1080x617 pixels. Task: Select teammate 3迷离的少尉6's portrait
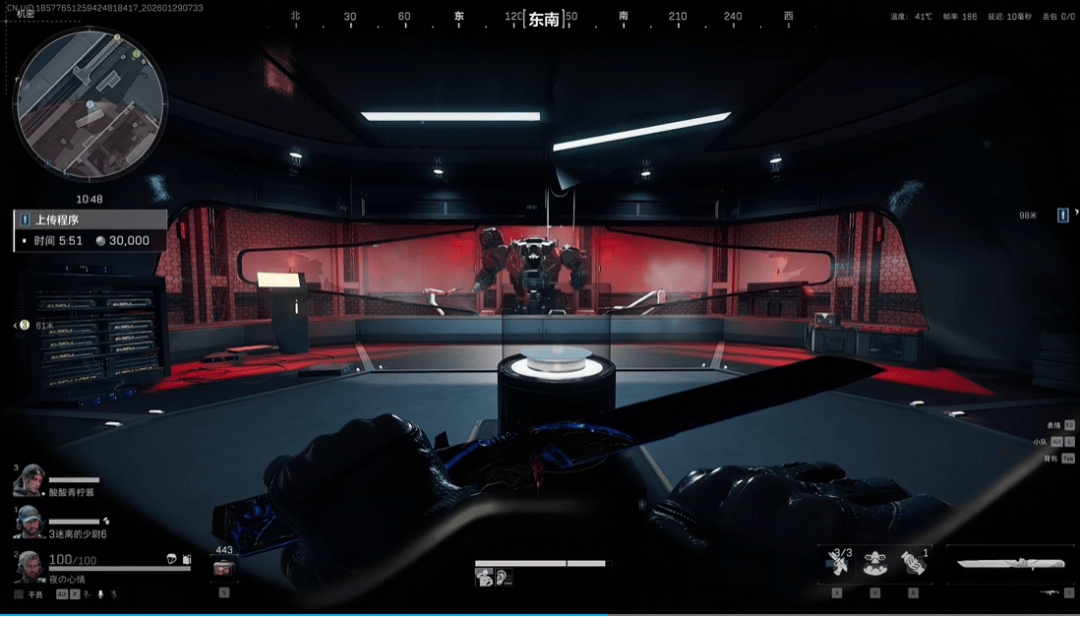(x=30, y=522)
